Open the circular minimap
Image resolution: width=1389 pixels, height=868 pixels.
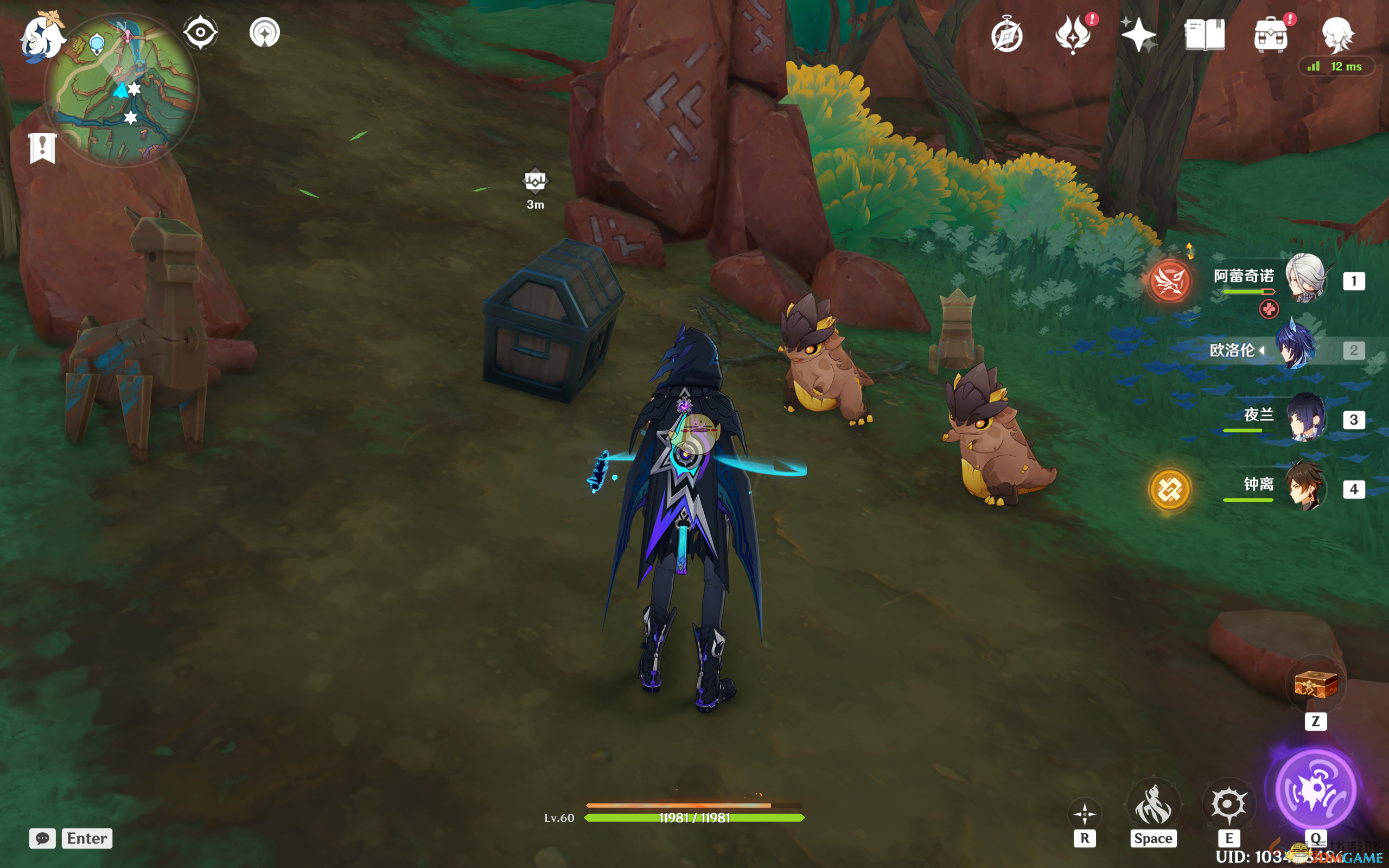(x=122, y=92)
